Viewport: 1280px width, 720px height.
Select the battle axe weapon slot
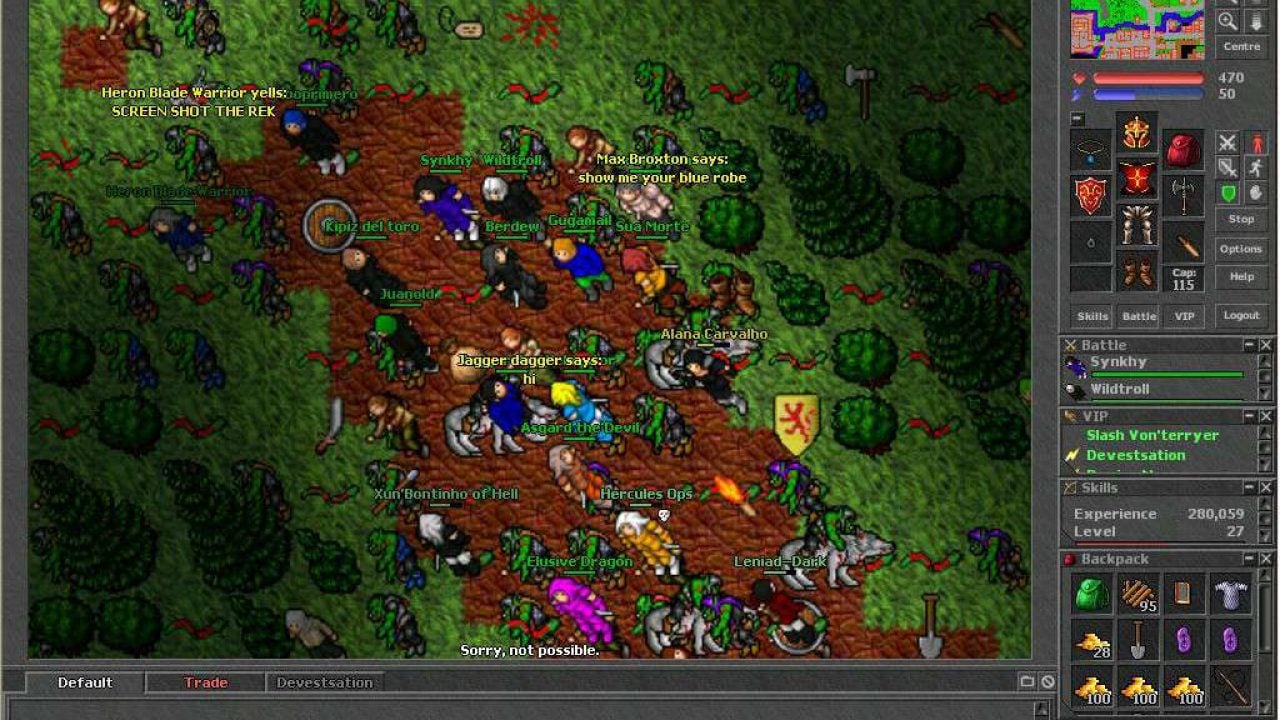pyautogui.click(x=1184, y=193)
